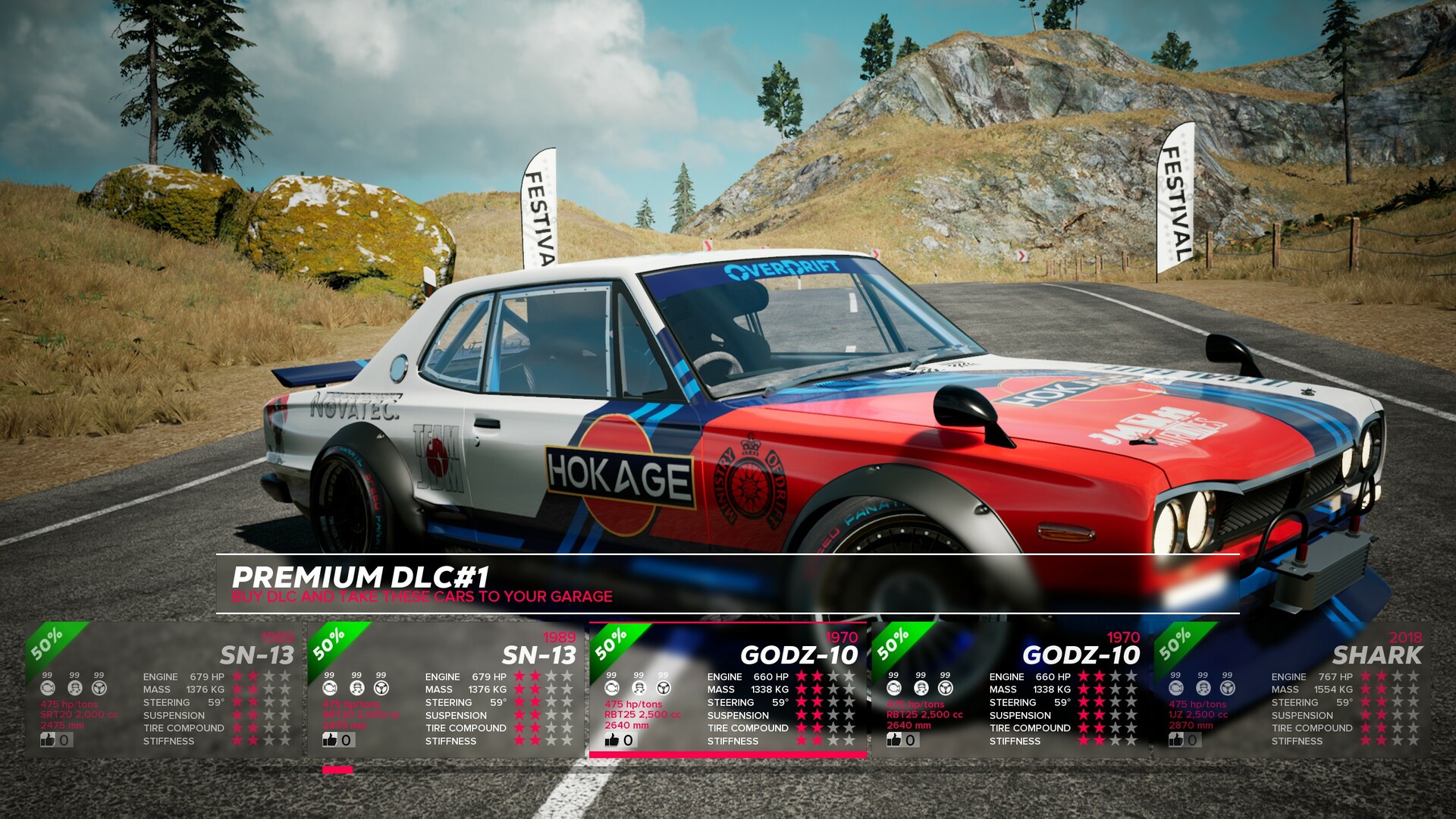Viewport: 1456px width, 819px height.
Task: Click the driver helmet icon on the second GODZ-10 card
Action: pyautogui.click(x=920, y=688)
